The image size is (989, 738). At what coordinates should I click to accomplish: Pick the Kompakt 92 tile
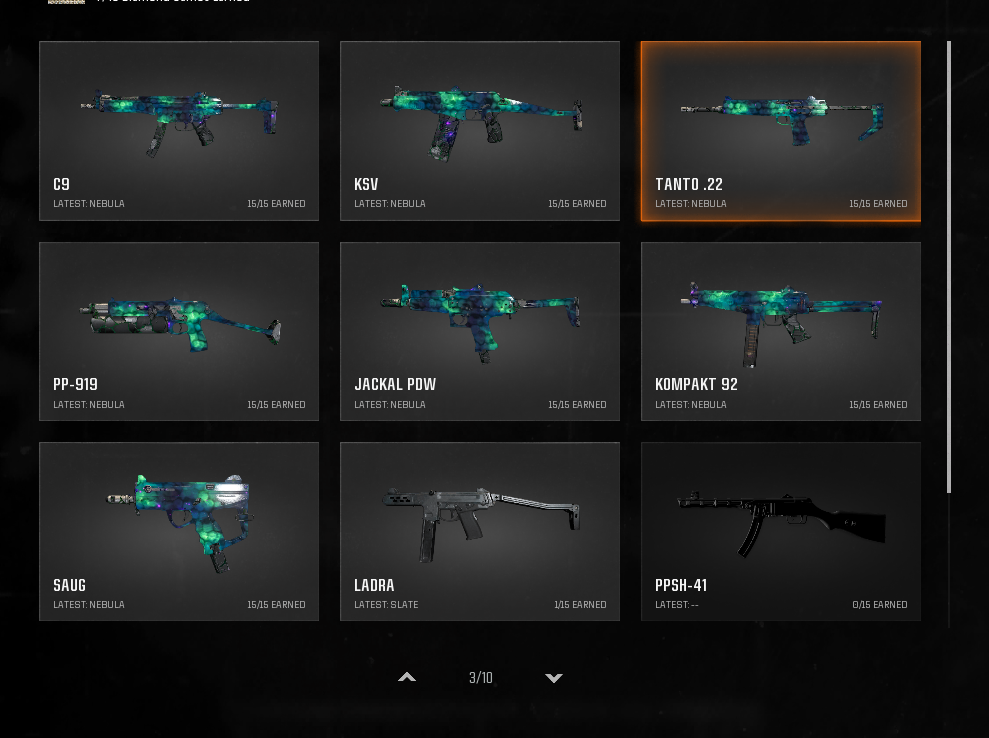(780, 331)
